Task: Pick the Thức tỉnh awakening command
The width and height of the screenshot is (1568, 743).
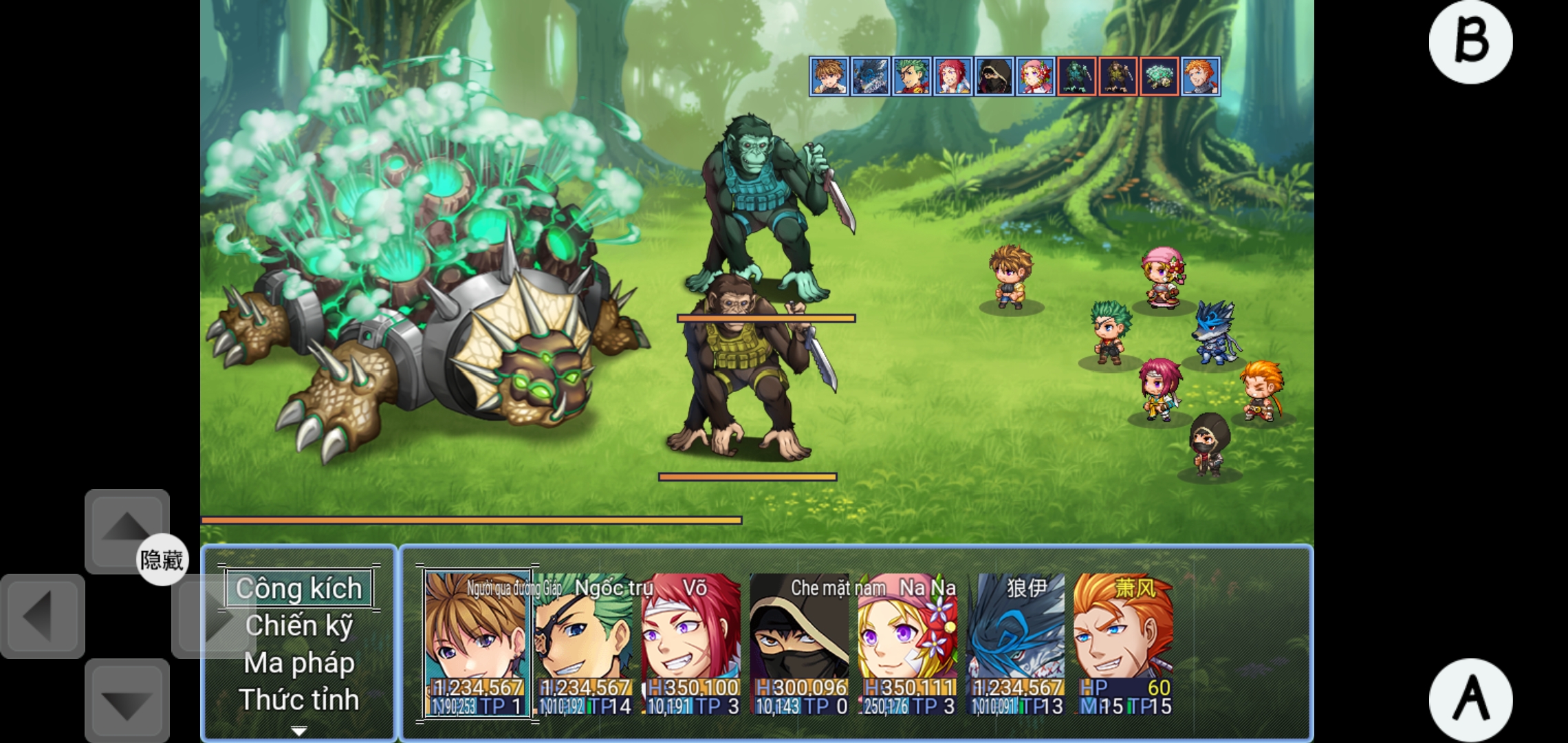Action: pos(299,700)
